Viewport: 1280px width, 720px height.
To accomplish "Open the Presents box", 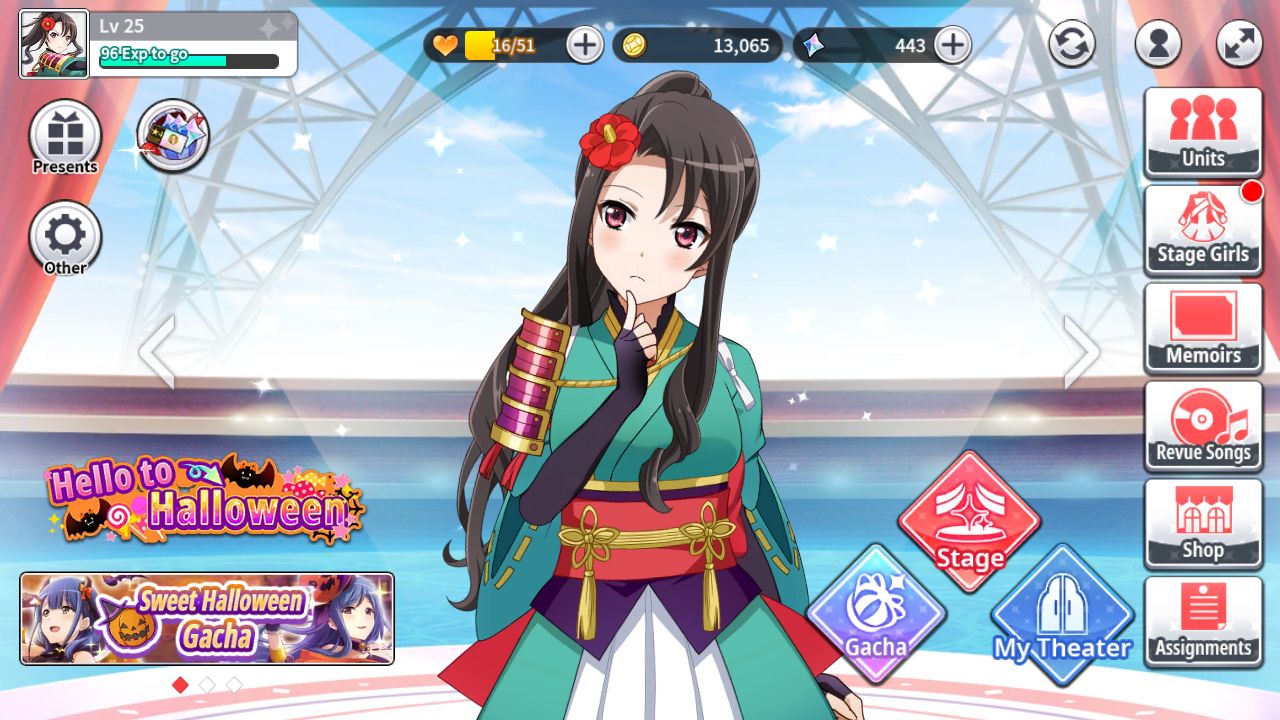I will pos(65,137).
